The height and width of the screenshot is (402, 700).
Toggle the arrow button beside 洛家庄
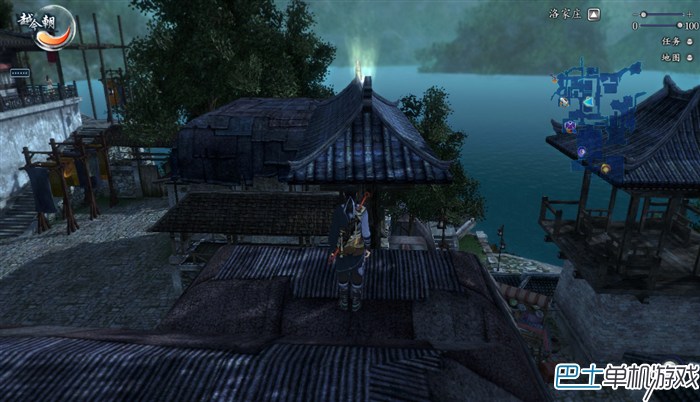tap(594, 14)
